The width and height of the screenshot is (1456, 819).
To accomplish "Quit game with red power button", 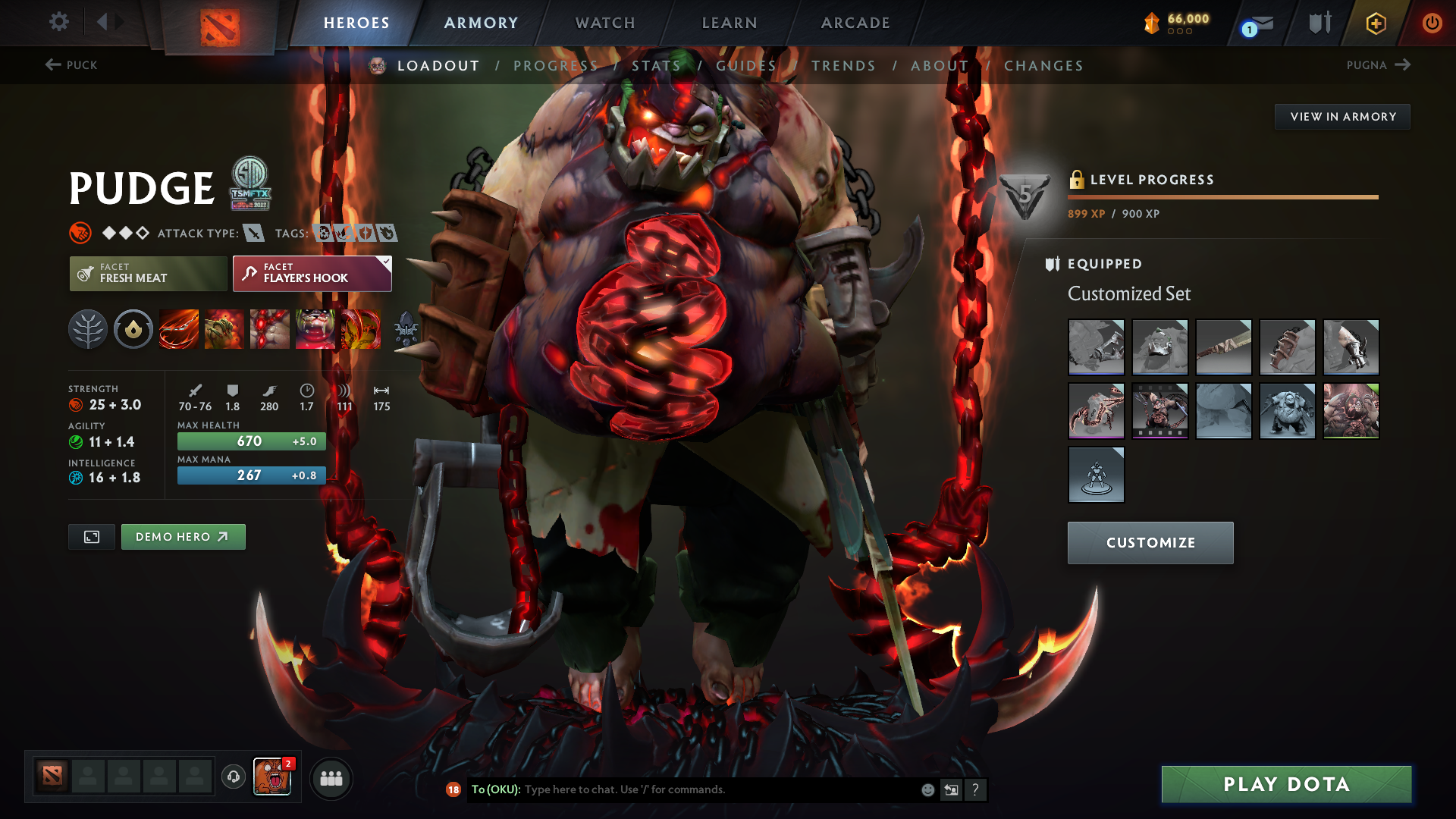I will click(1432, 23).
